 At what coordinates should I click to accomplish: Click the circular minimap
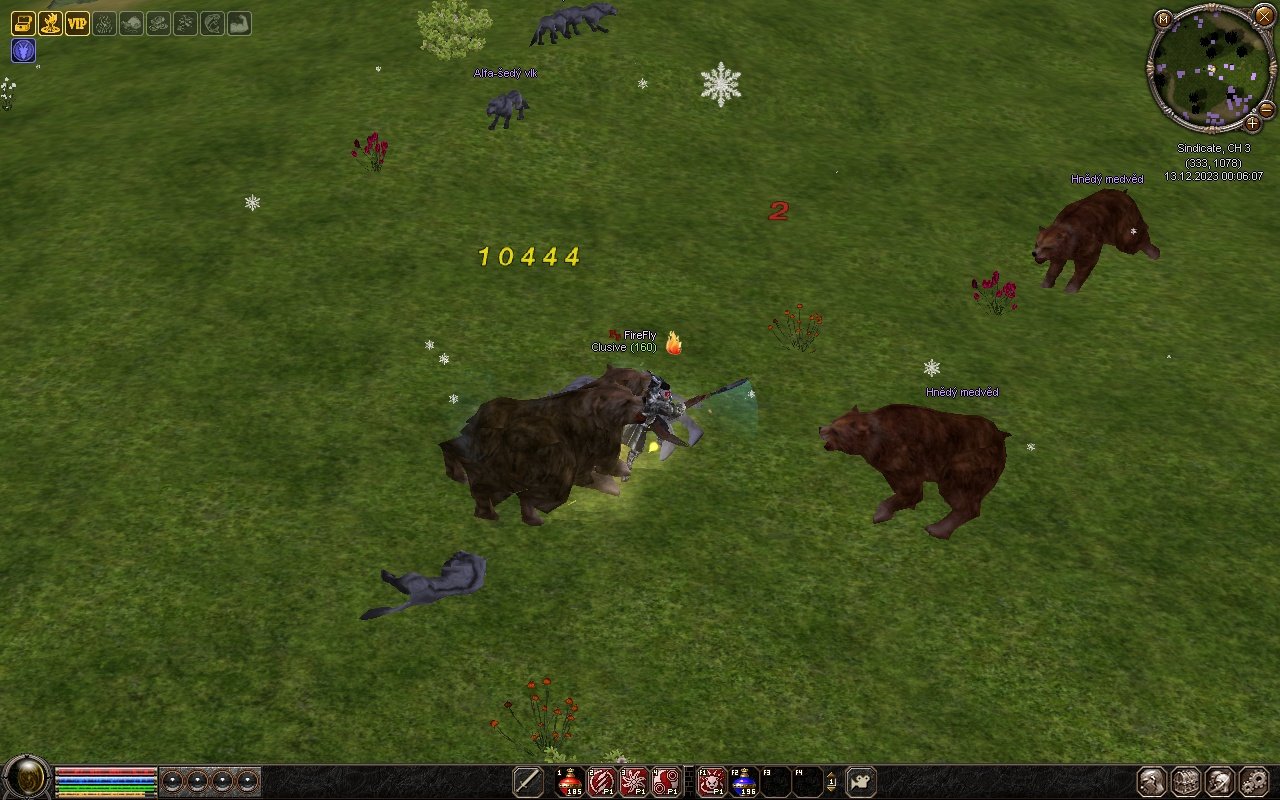(x=1211, y=68)
